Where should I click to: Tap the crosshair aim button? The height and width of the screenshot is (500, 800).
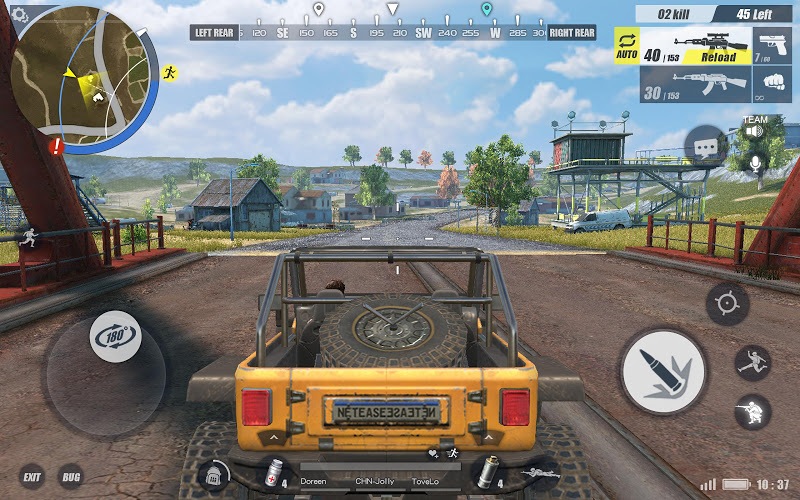[727, 303]
